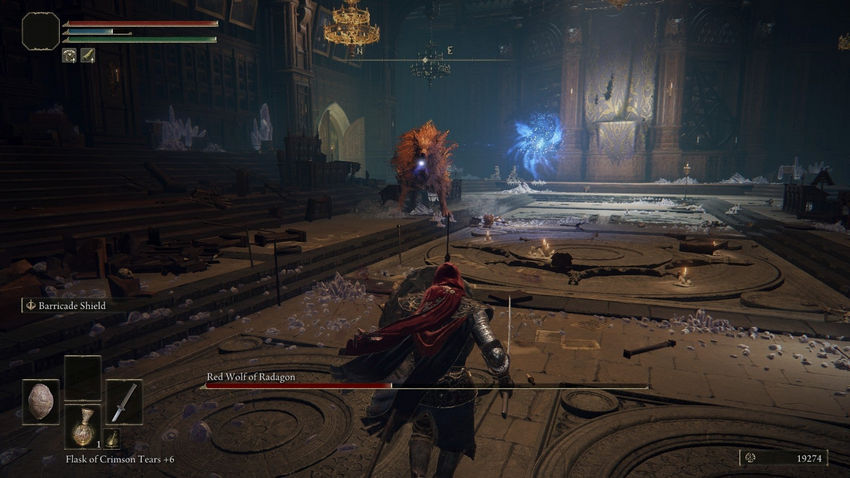Click the round shield buff status icon
This screenshot has width=850, height=478.
tap(70, 56)
